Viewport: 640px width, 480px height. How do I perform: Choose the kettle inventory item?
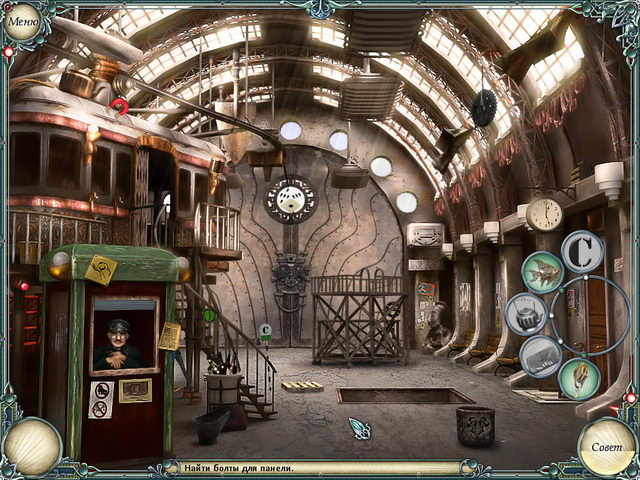(525, 313)
